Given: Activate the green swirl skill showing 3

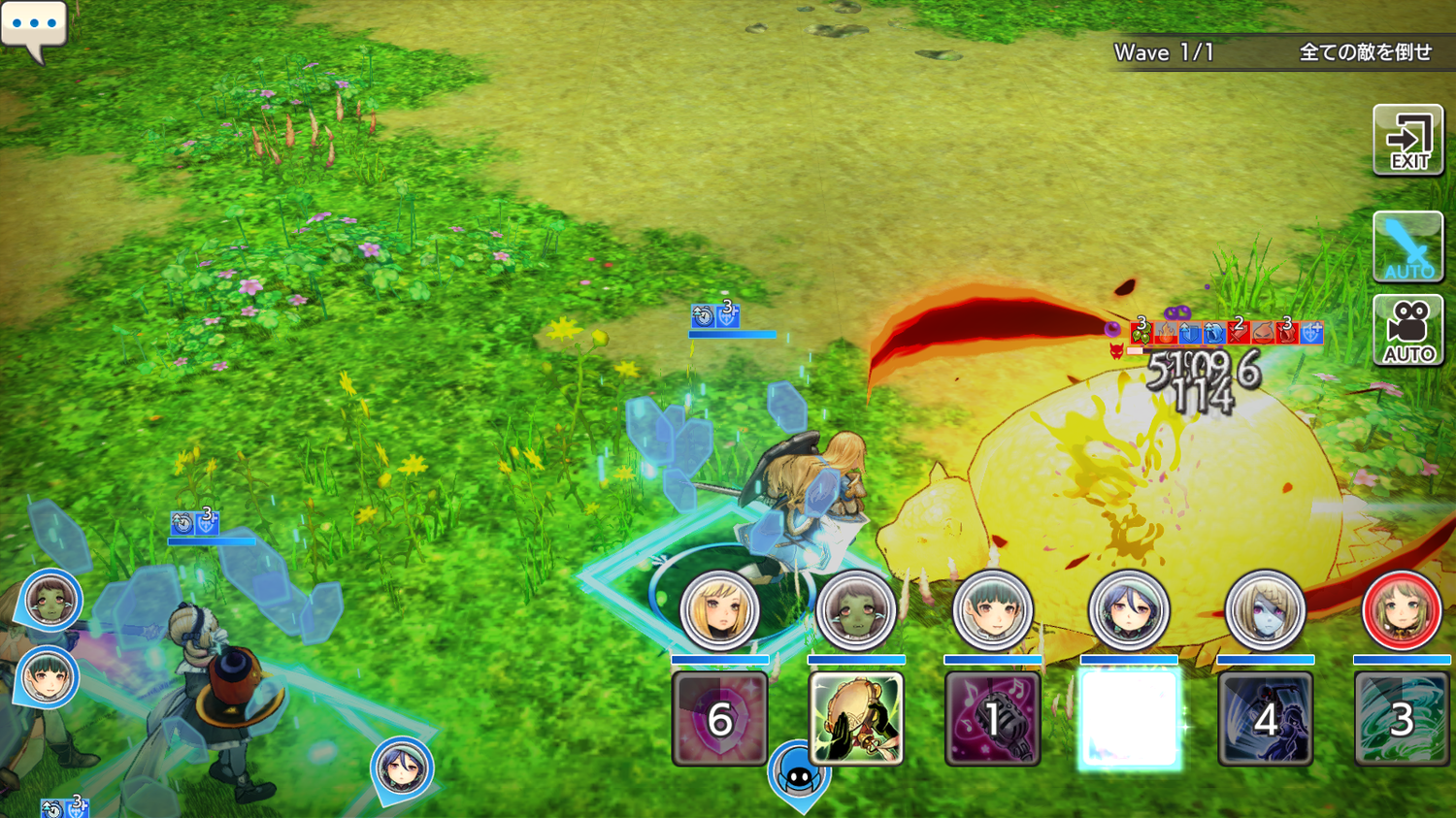Looking at the screenshot, I should tap(1401, 719).
